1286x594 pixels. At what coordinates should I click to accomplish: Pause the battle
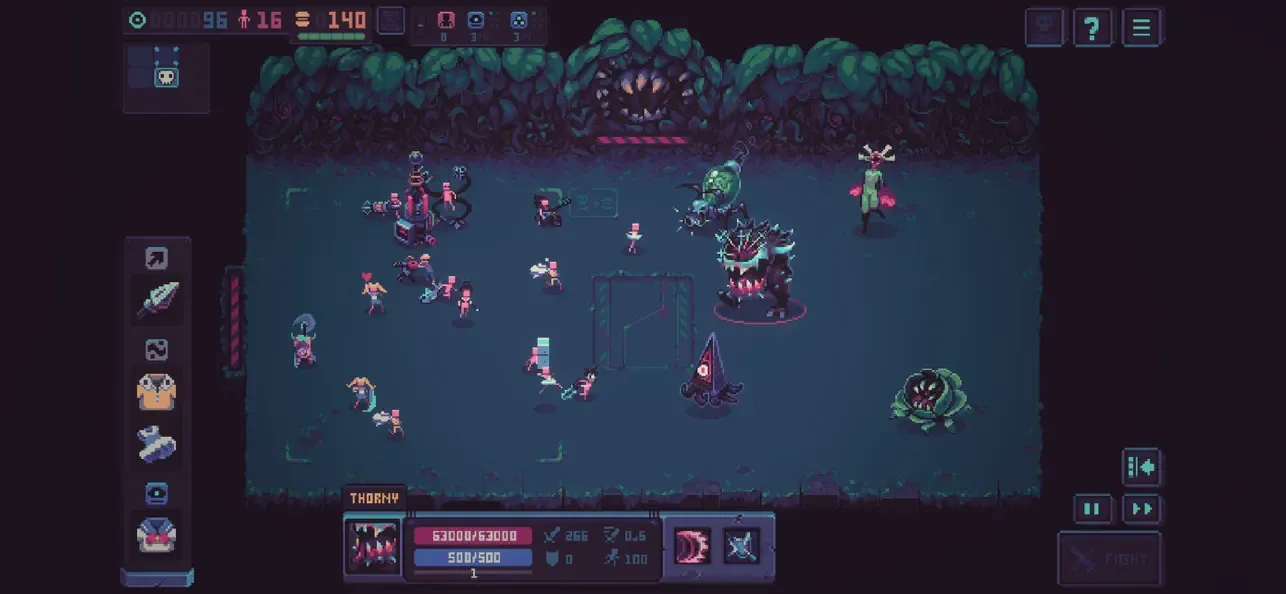point(1092,509)
